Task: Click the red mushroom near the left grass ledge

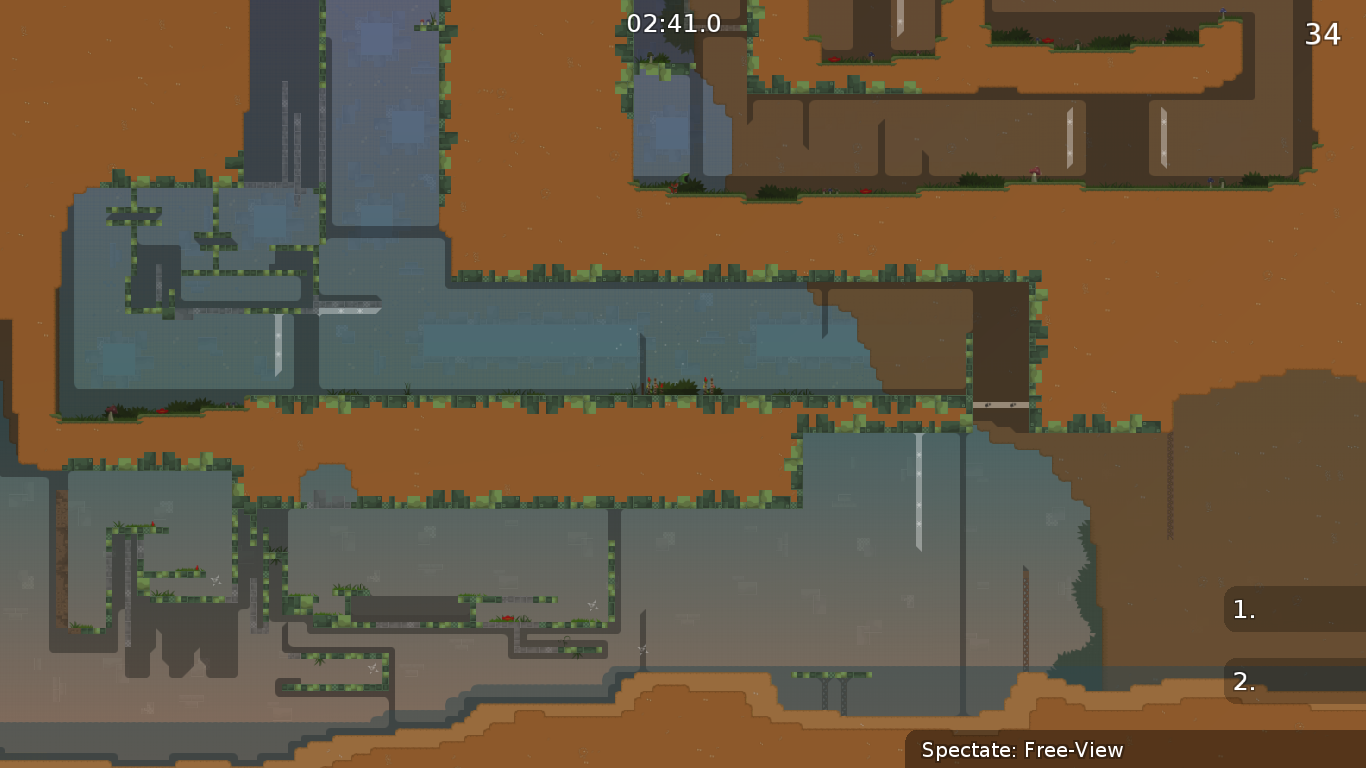Action: coord(111,409)
